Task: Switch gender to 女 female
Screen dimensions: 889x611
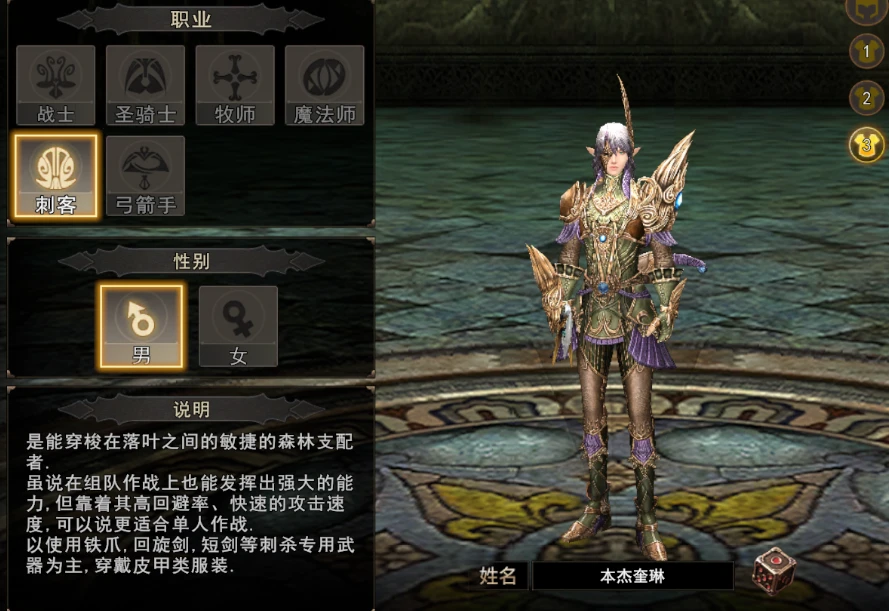Action: [238, 326]
